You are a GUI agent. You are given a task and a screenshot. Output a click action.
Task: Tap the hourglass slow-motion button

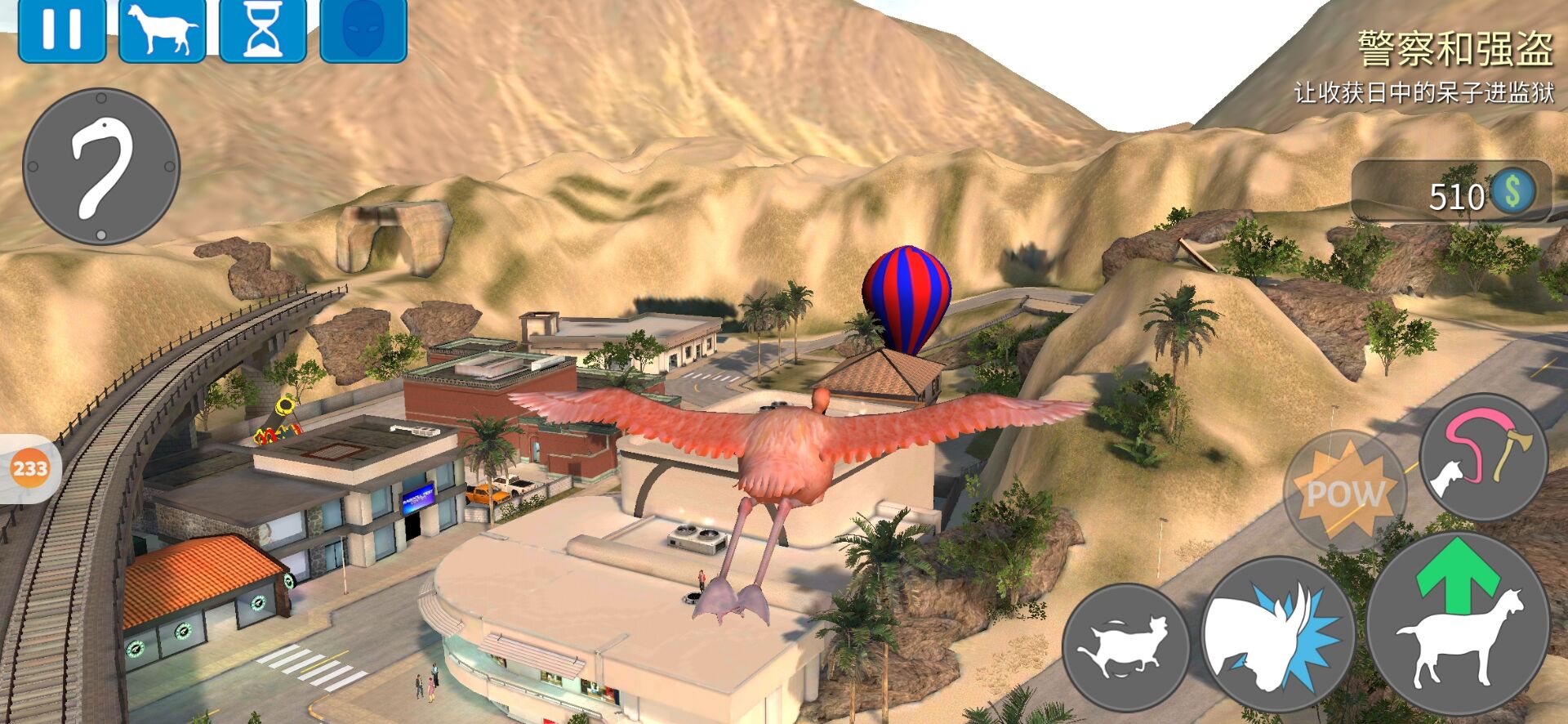(262, 30)
